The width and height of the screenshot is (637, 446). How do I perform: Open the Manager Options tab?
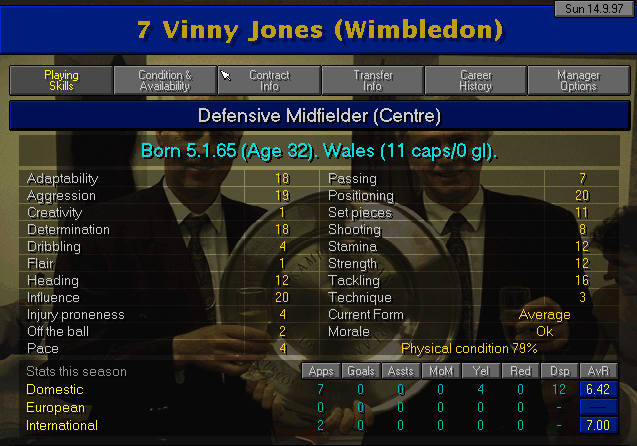(x=580, y=80)
